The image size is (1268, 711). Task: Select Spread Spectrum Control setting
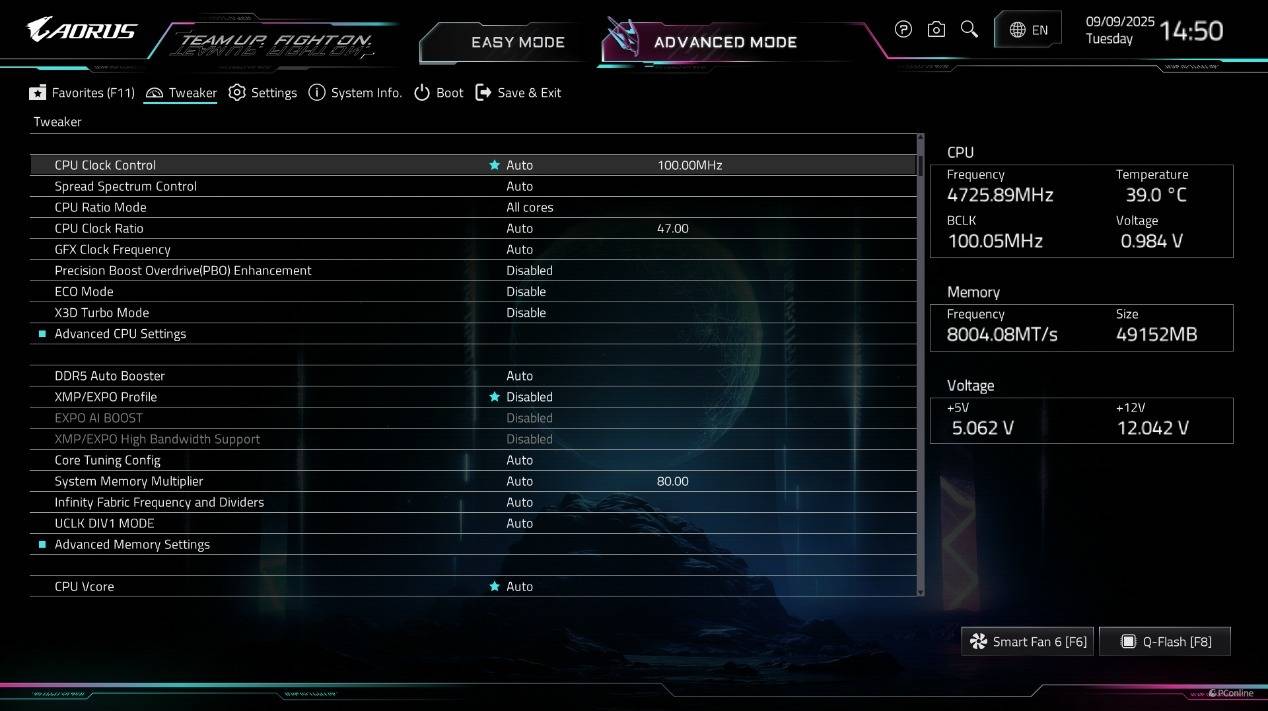[126, 186]
